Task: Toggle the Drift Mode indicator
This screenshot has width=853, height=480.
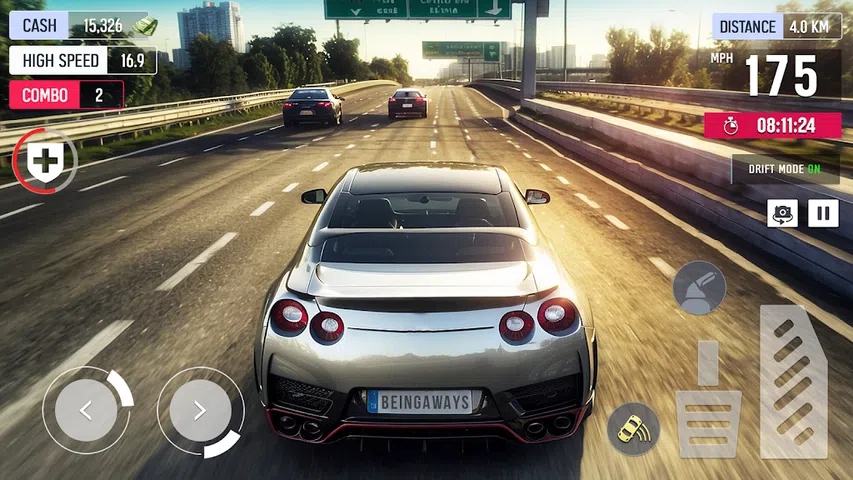Action: point(785,168)
